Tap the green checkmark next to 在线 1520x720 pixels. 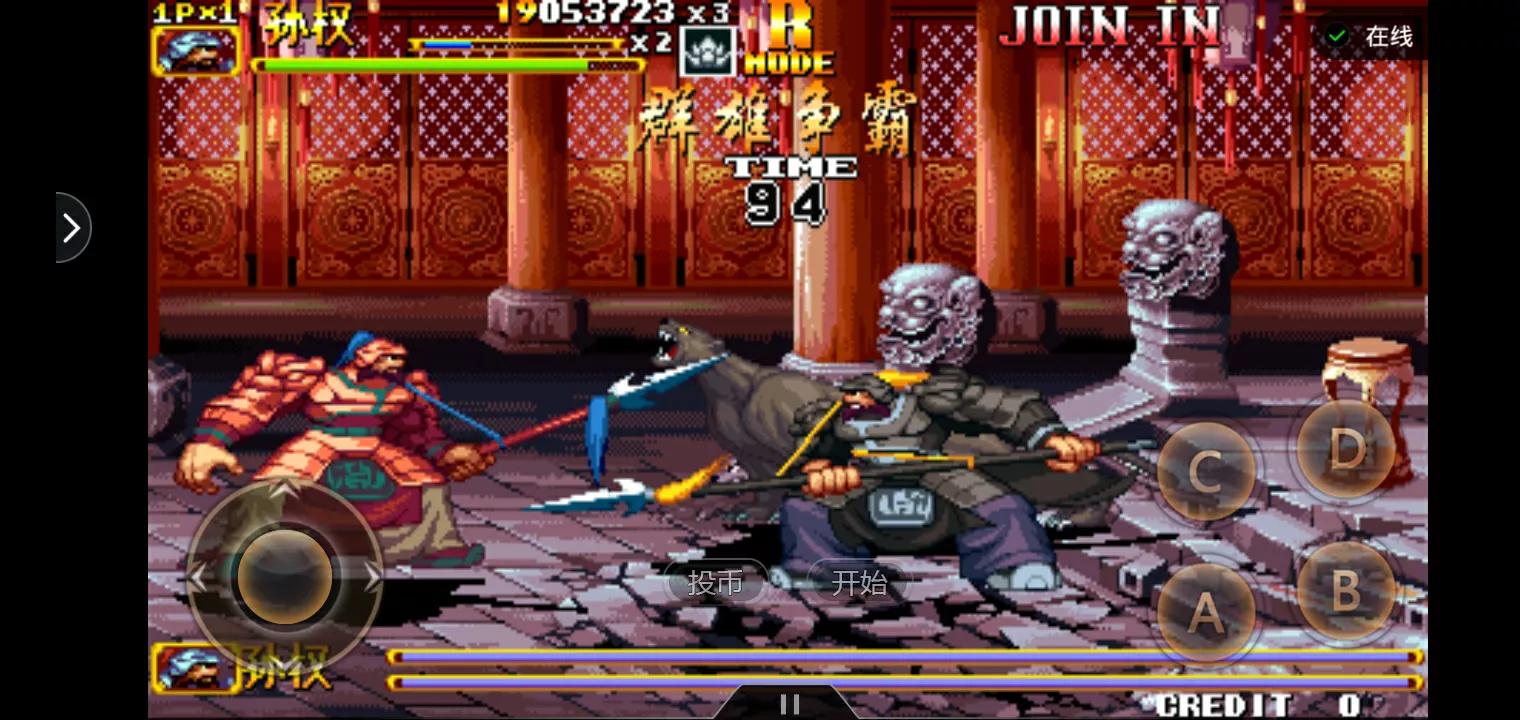(x=1338, y=33)
